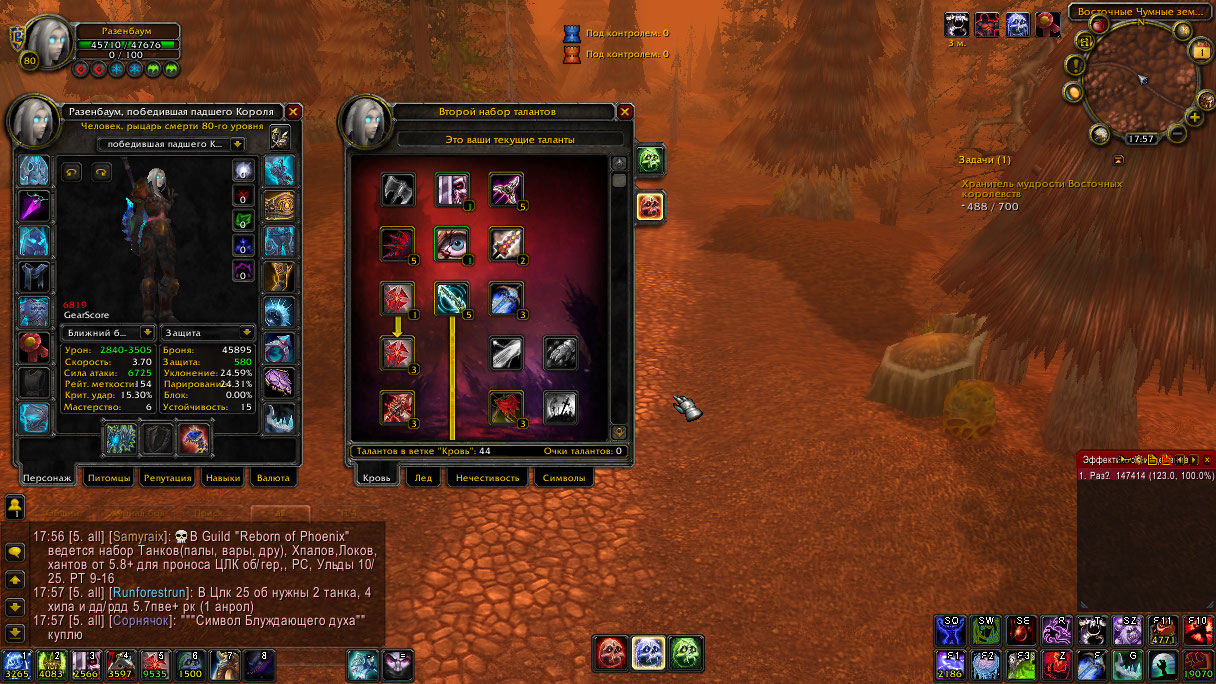
Task: Show the Навыки tab
Action: (223, 478)
